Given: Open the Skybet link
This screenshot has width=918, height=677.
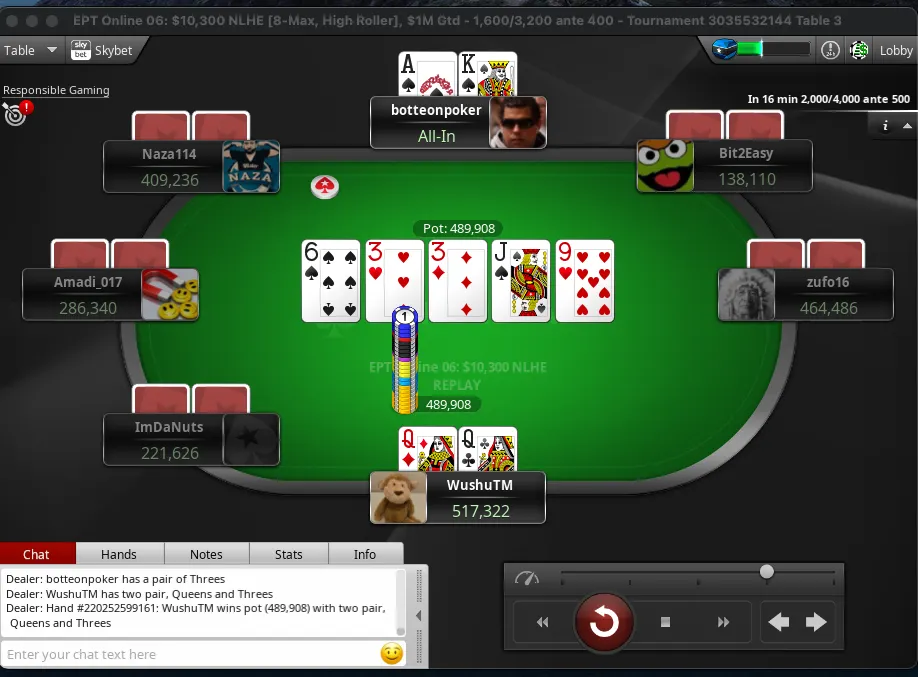Looking at the screenshot, I should 103,50.
